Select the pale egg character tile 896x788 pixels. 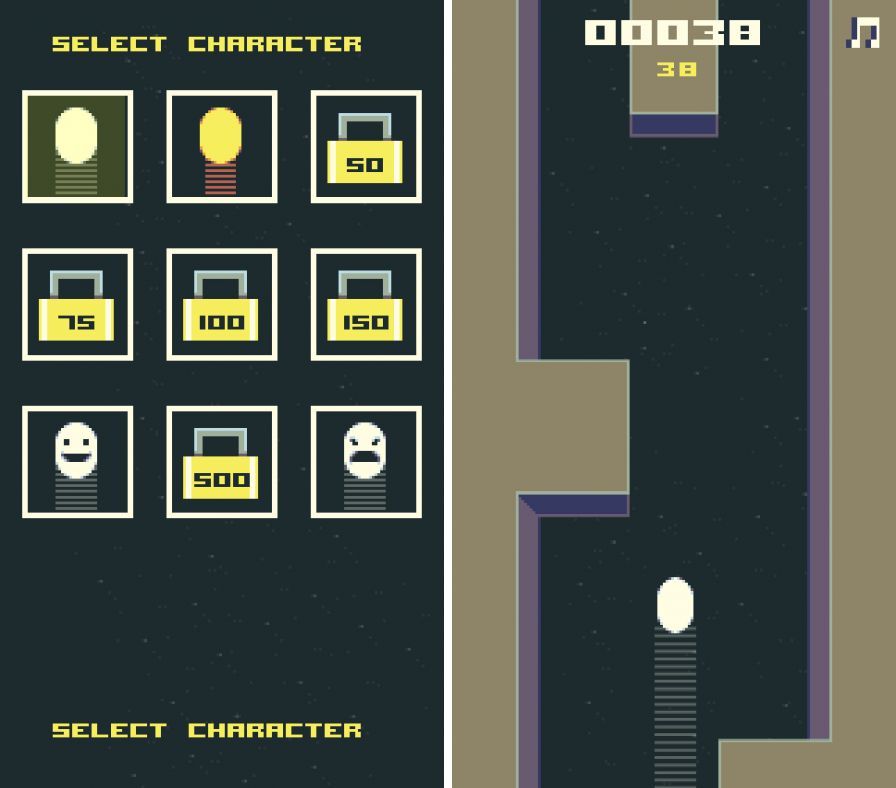77,147
